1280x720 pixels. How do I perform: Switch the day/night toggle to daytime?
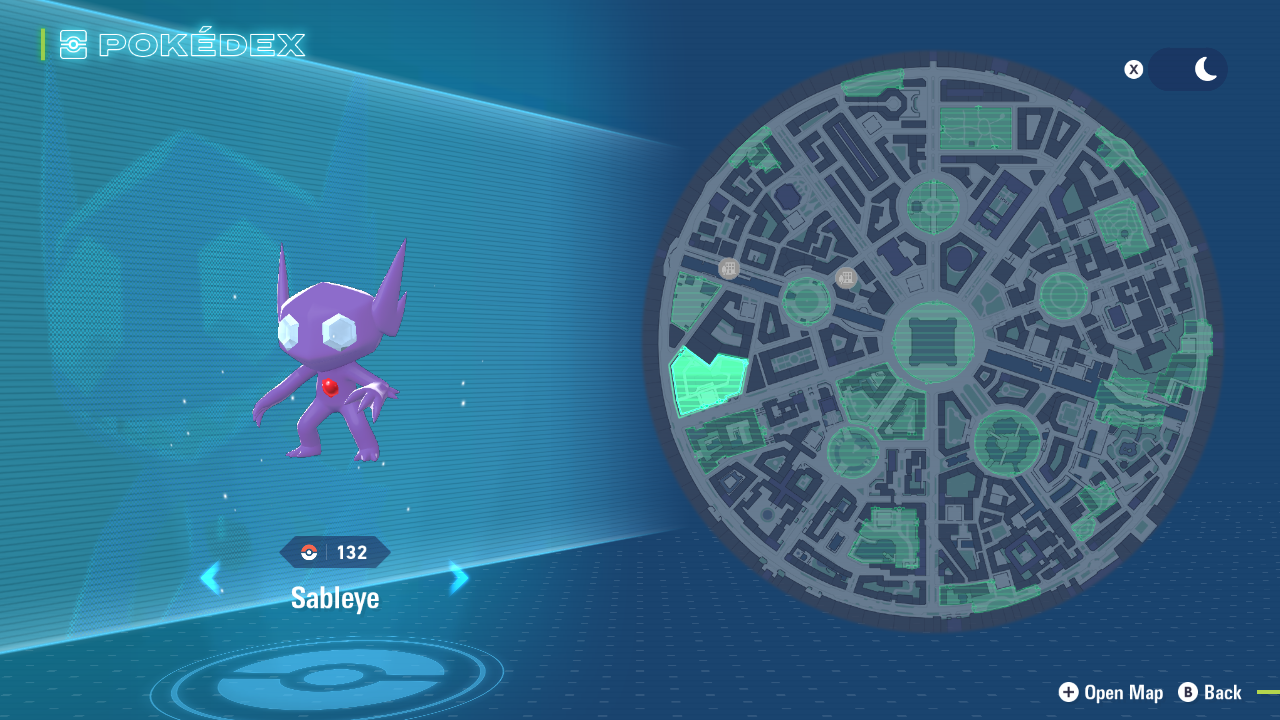(1168, 69)
